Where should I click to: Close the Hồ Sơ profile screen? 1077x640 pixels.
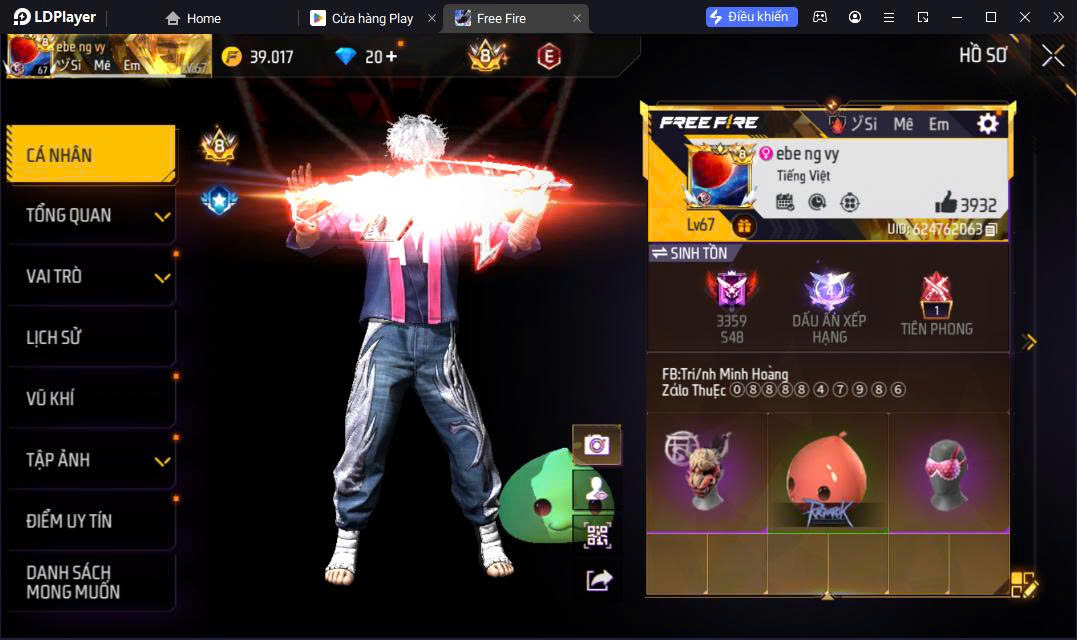[1052, 56]
